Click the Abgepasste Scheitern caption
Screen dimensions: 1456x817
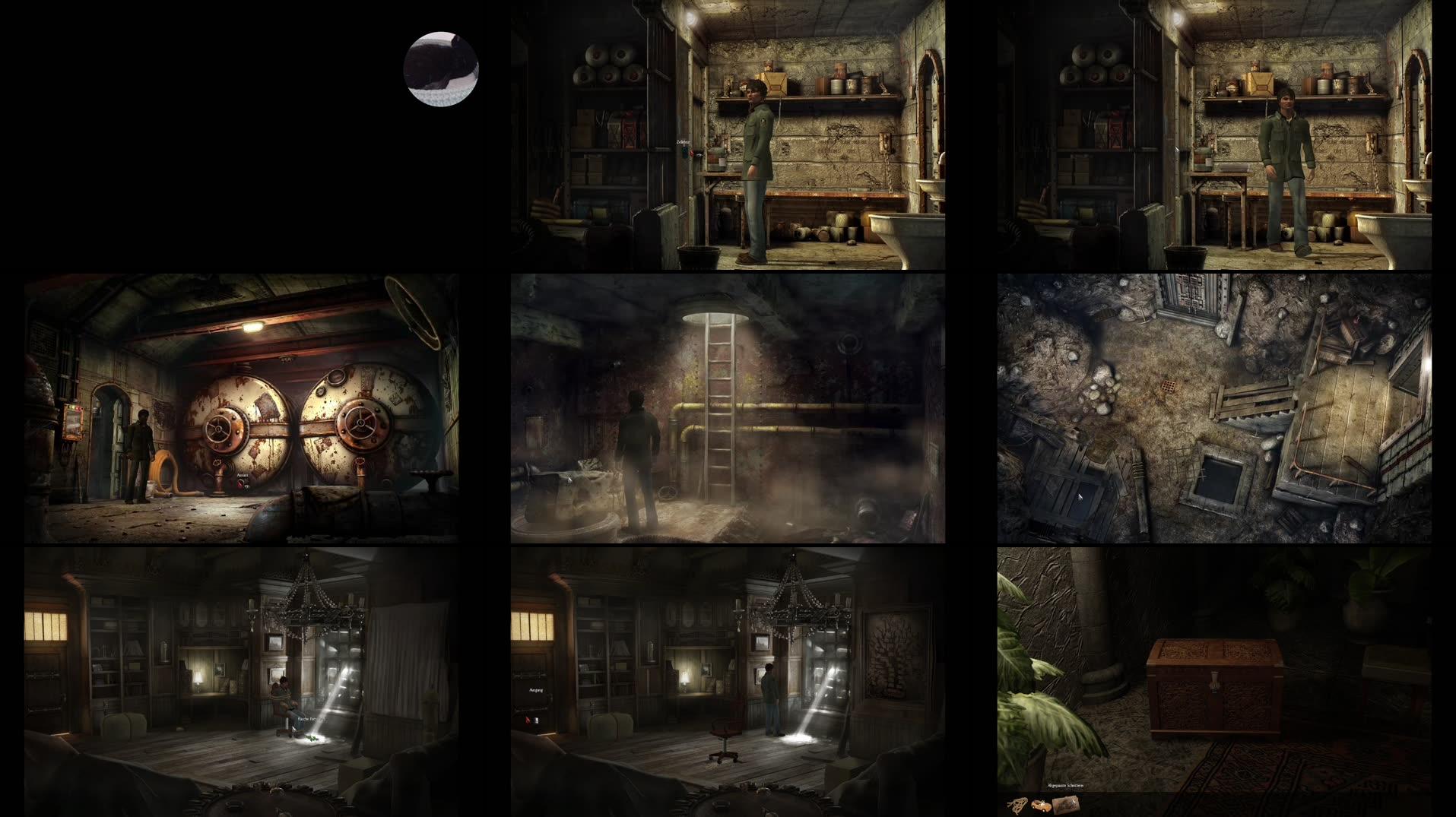pyautogui.click(x=1065, y=785)
